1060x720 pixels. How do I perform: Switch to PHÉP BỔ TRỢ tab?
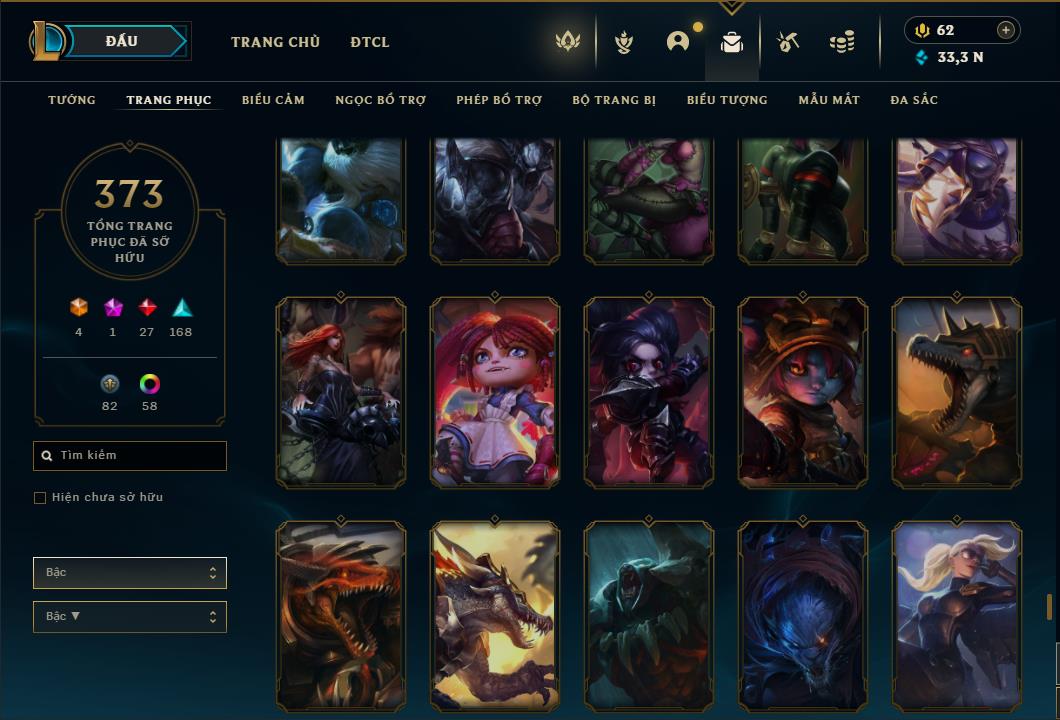pos(499,100)
